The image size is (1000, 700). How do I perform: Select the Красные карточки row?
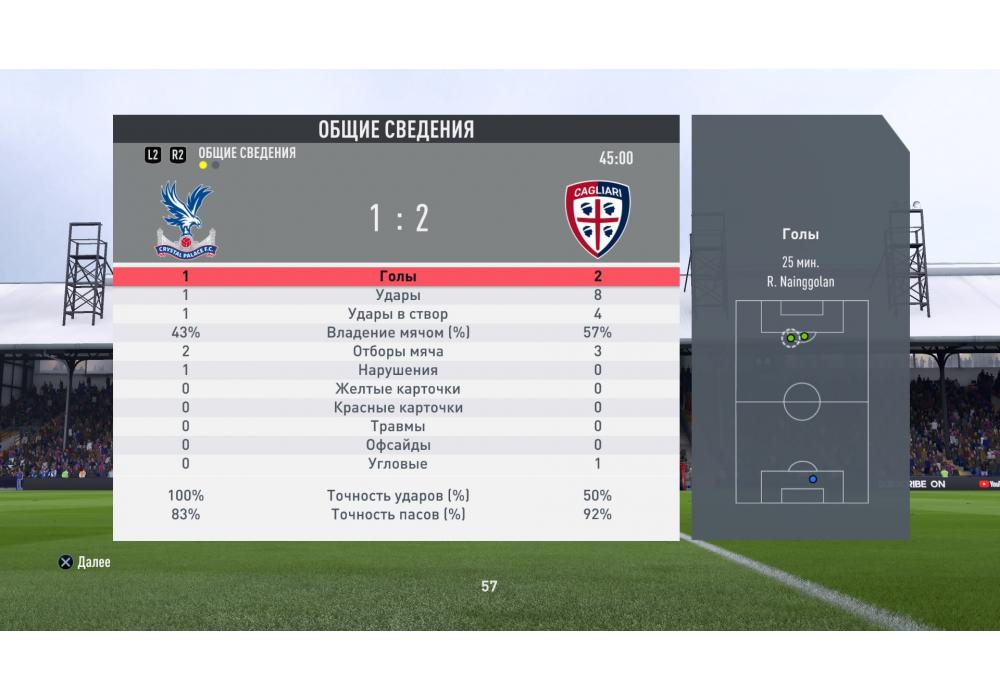point(397,408)
